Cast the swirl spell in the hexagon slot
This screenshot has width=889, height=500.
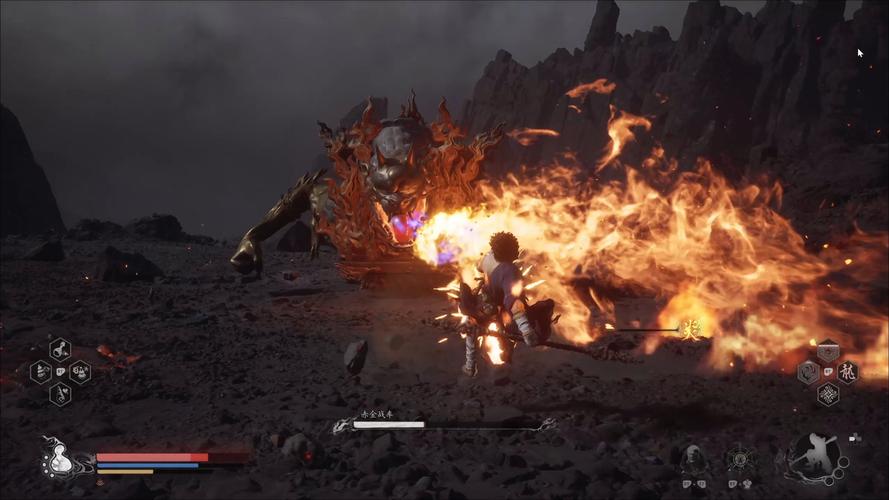808,373
